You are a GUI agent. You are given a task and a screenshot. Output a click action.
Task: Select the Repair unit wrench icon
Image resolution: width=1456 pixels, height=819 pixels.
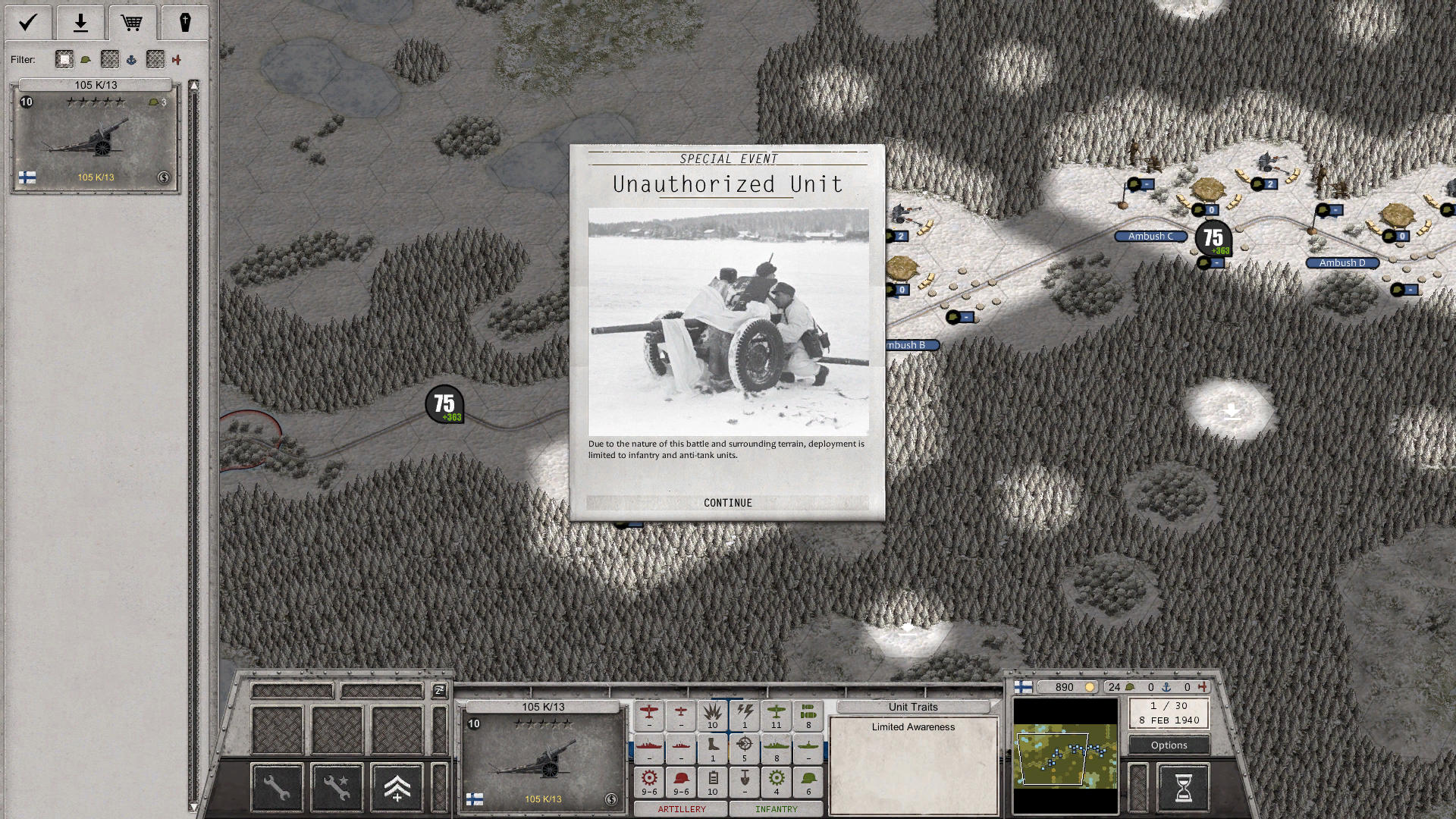(x=277, y=787)
